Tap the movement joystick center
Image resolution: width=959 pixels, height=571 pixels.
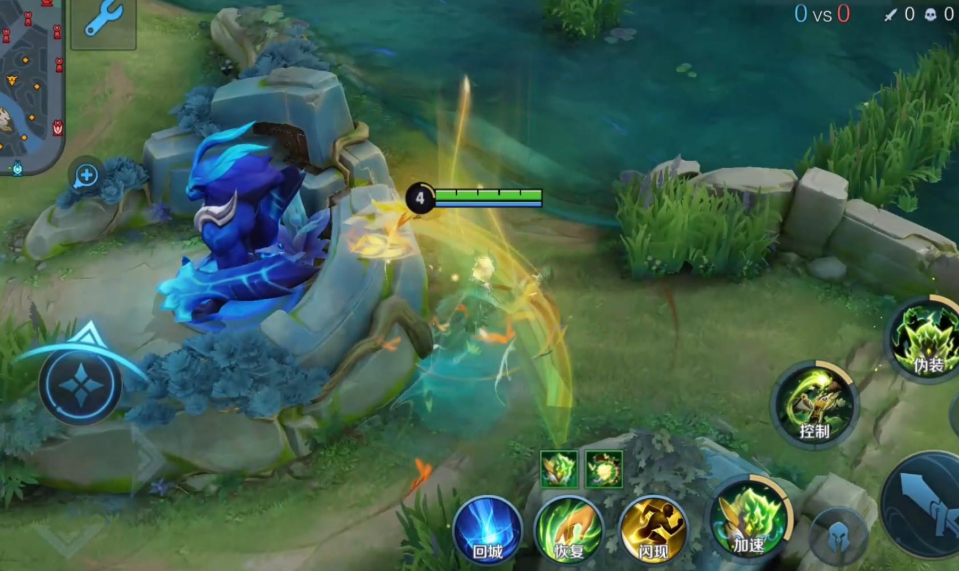click(x=80, y=385)
